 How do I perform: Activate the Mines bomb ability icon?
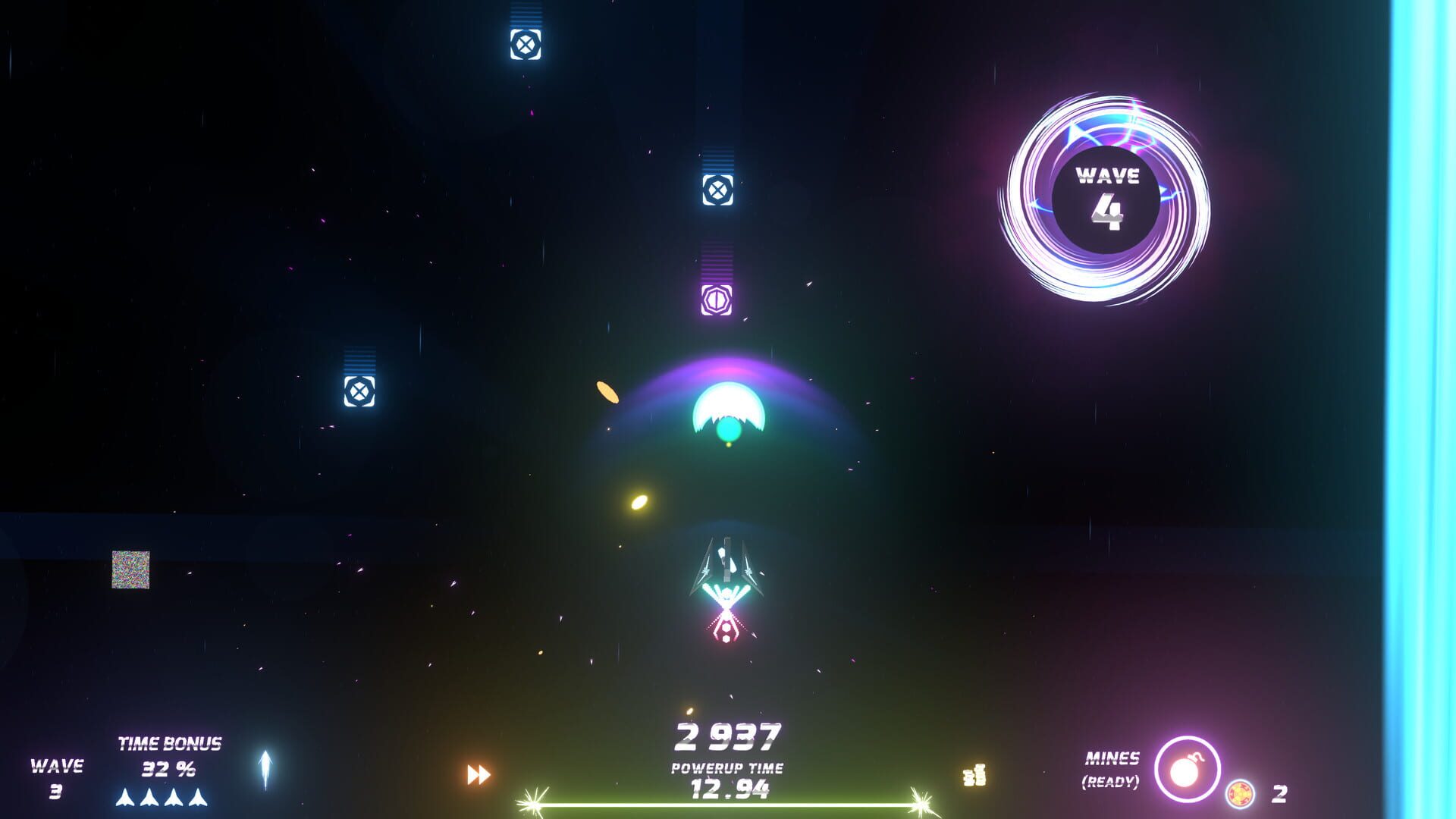1187,770
